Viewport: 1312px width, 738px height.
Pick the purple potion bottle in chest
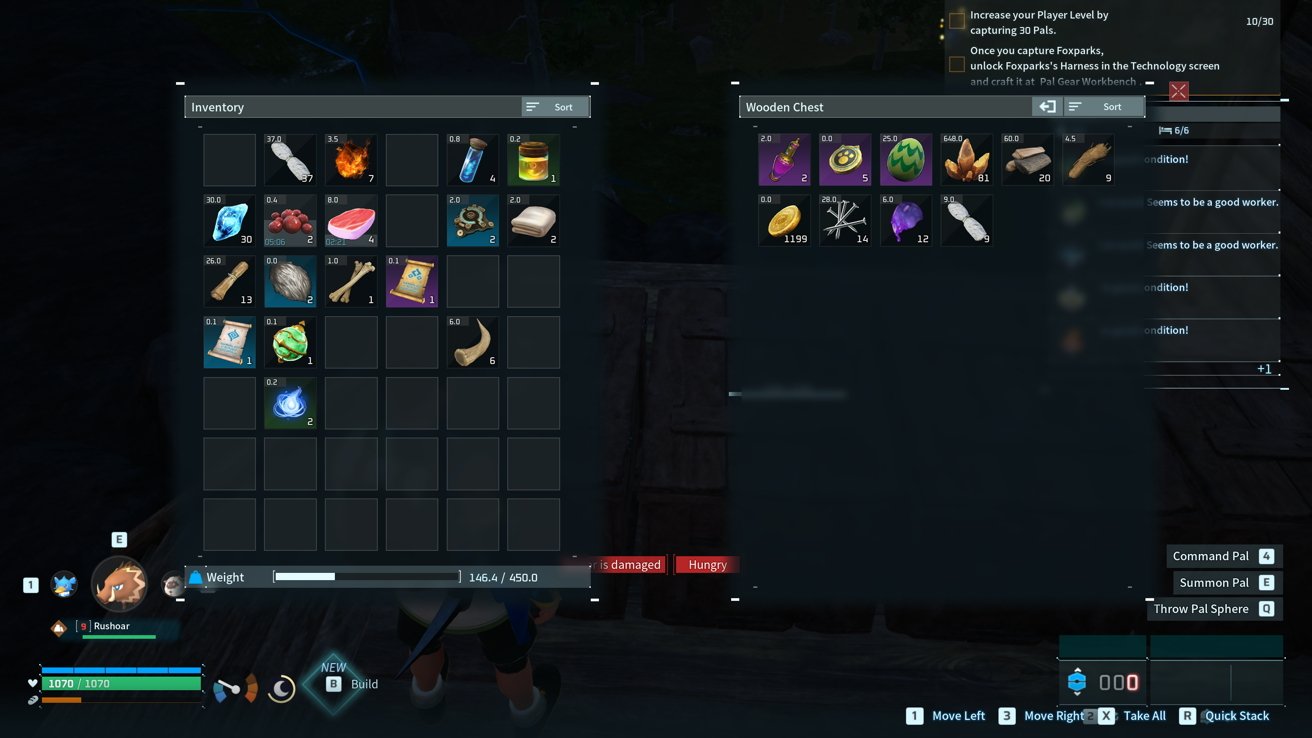(784, 160)
